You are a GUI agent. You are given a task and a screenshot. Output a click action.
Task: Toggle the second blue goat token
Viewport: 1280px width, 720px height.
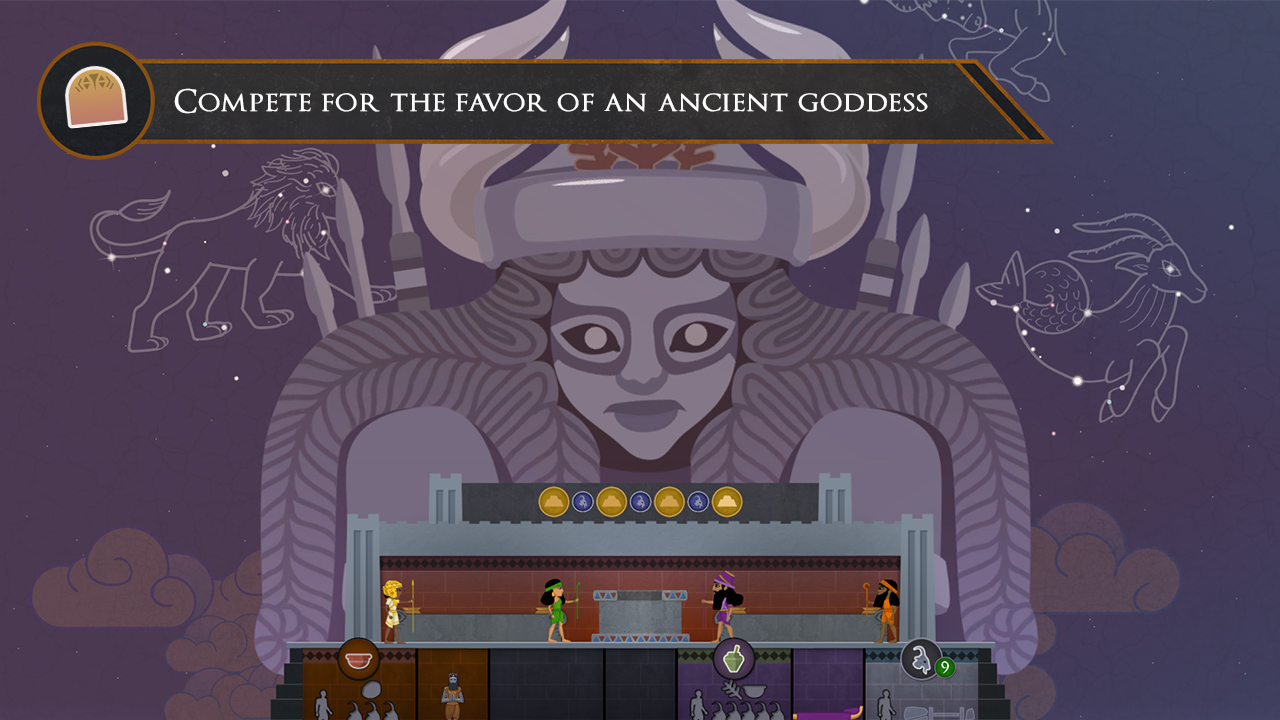click(639, 502)
